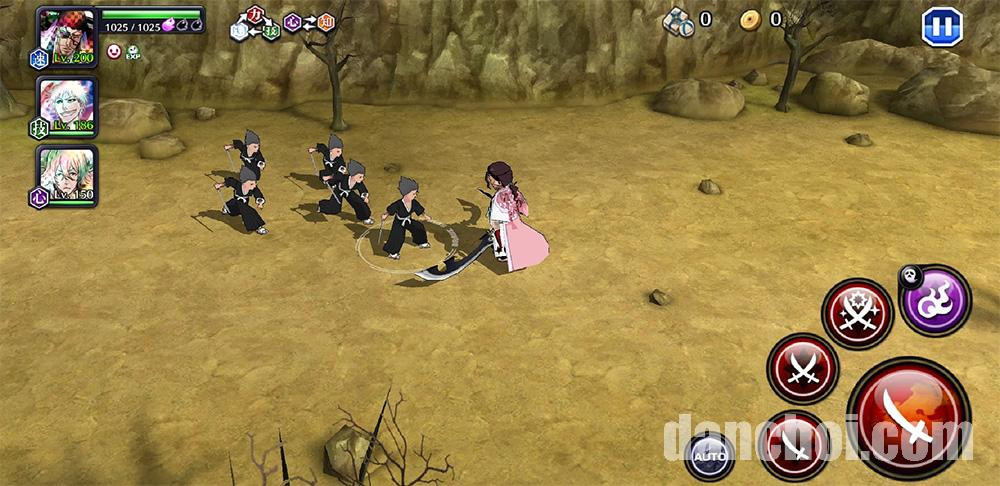Activate the plain crossed swords skill
1000x486 pixels.
tap(802, 369)
